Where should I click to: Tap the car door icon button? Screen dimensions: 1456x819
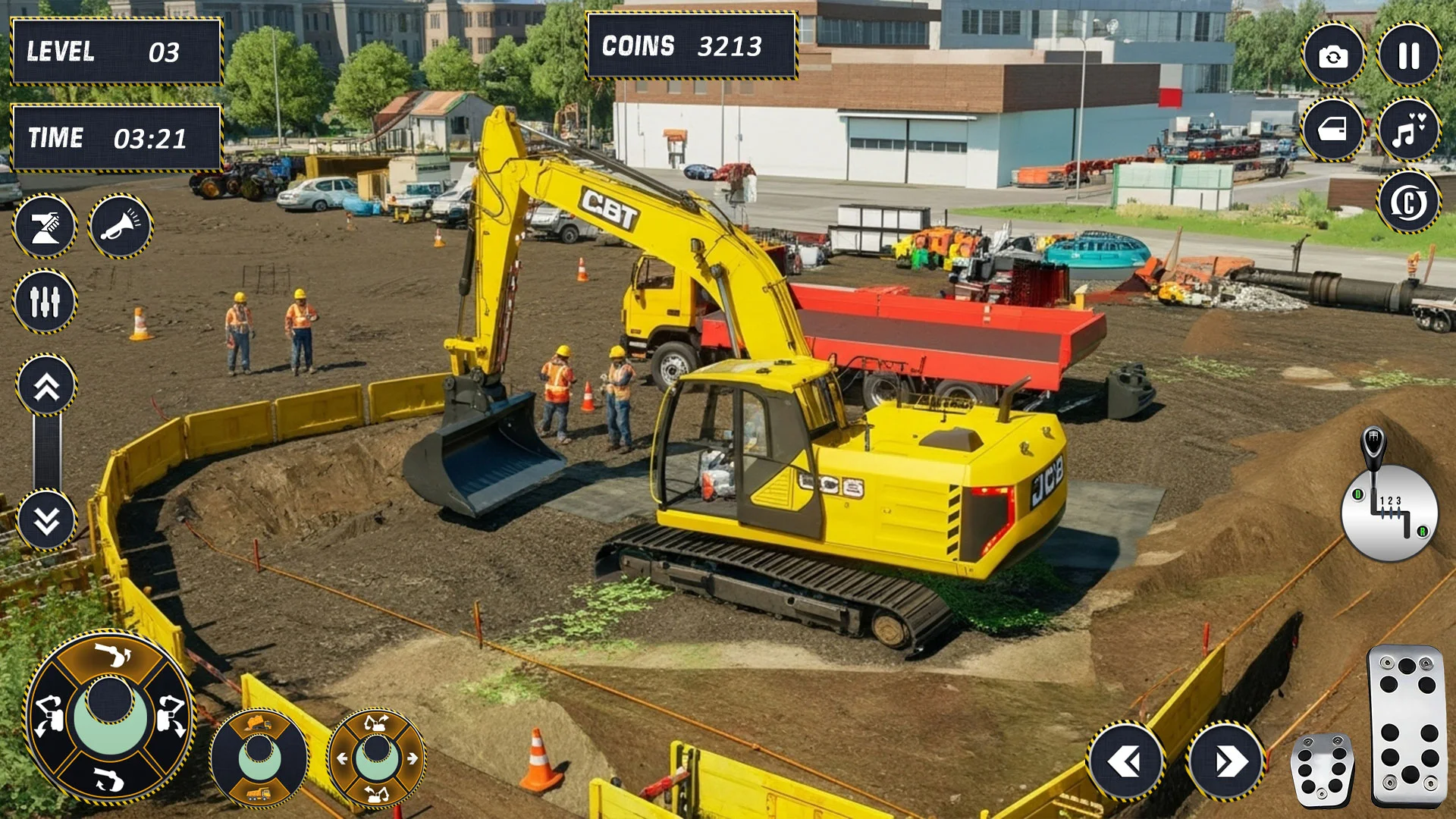point(1333,130)
